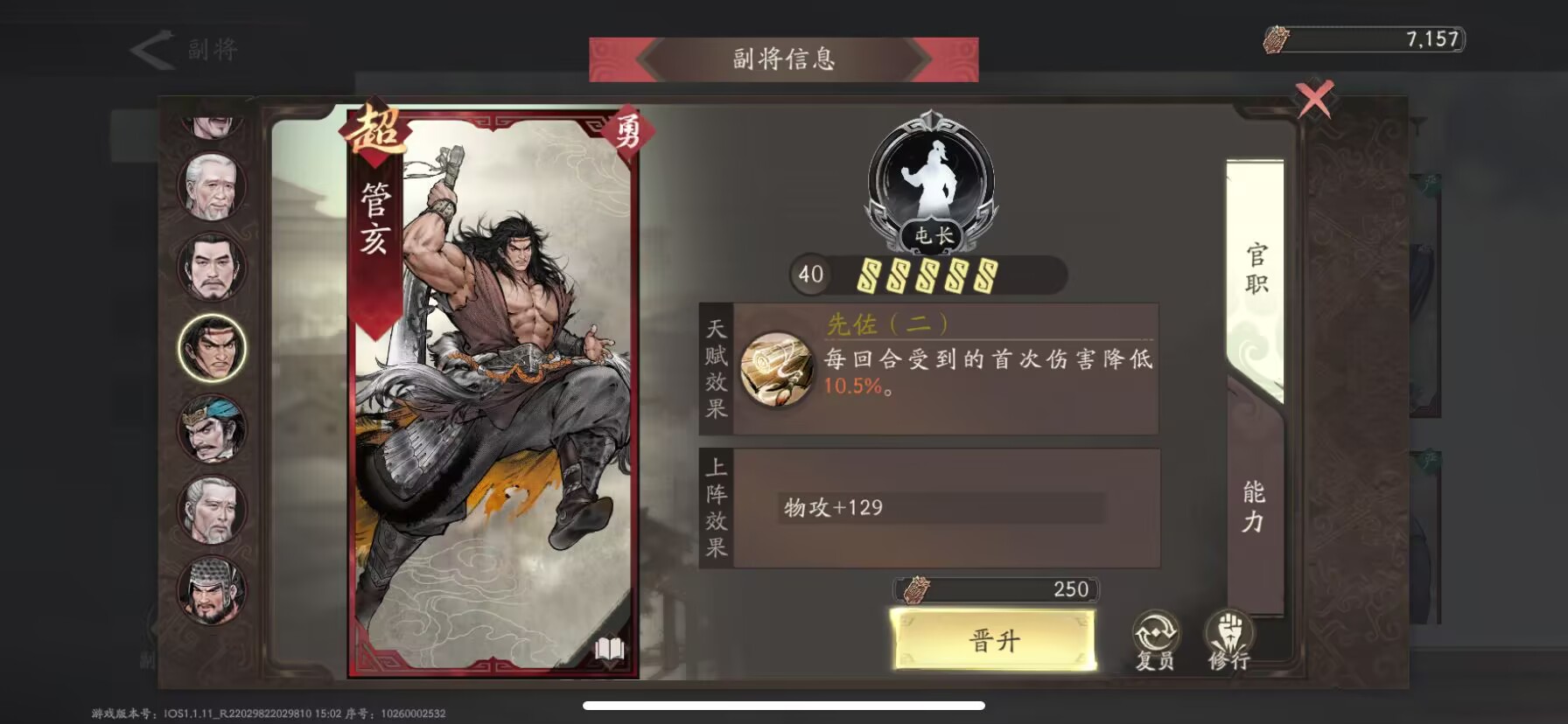Click the 7,157 currency progress bar

click(x=1365, y=38)
